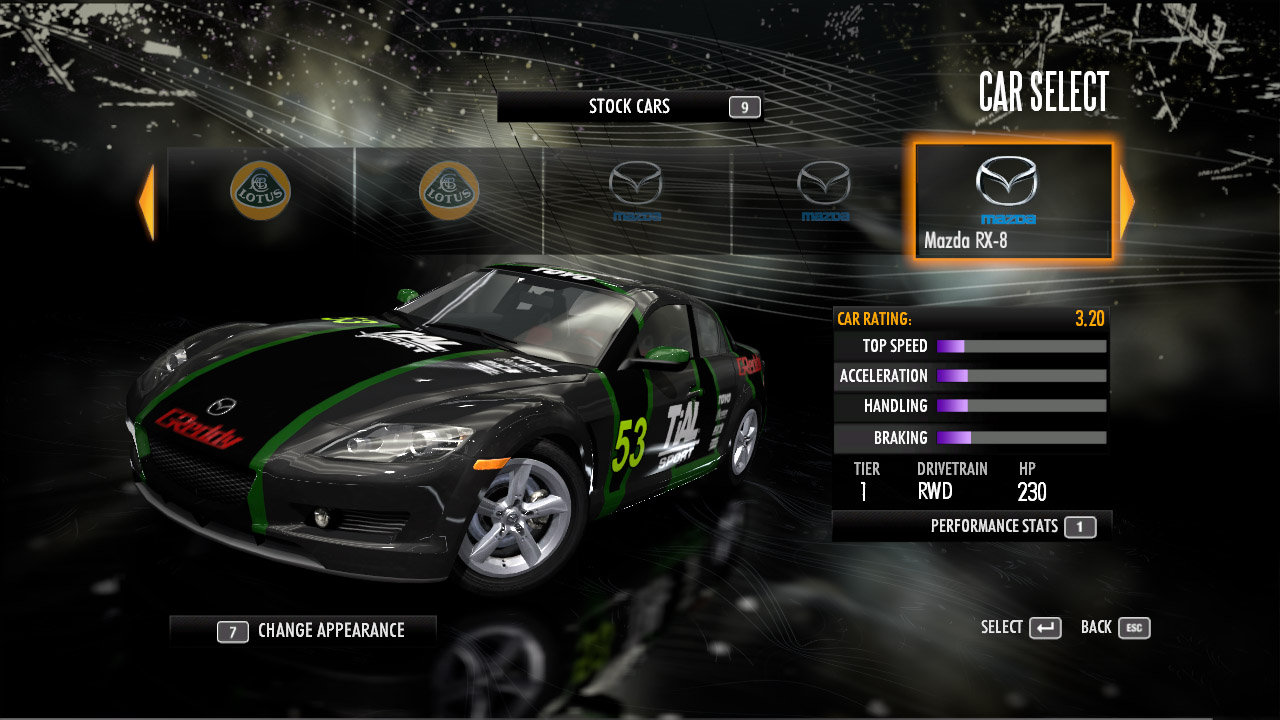The width and height of the screenshot is (1280, 720).
Task: Choose the highlighted Mazda RX-8 tile
Action: click(1013, 202)
